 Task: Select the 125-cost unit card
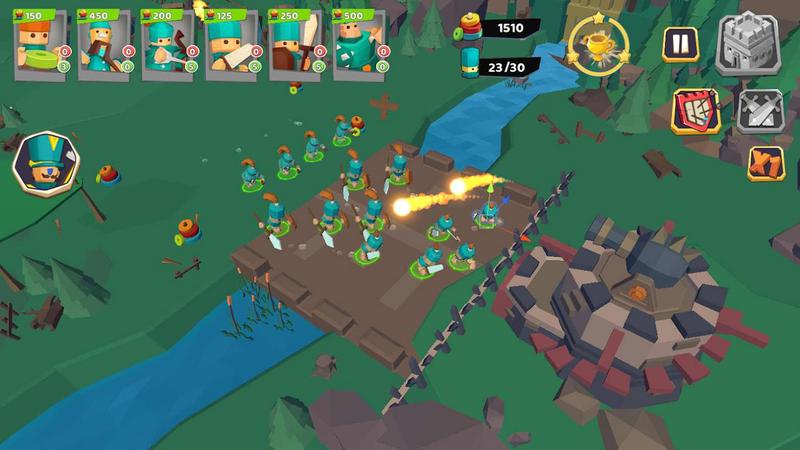[x=232, y=45]
